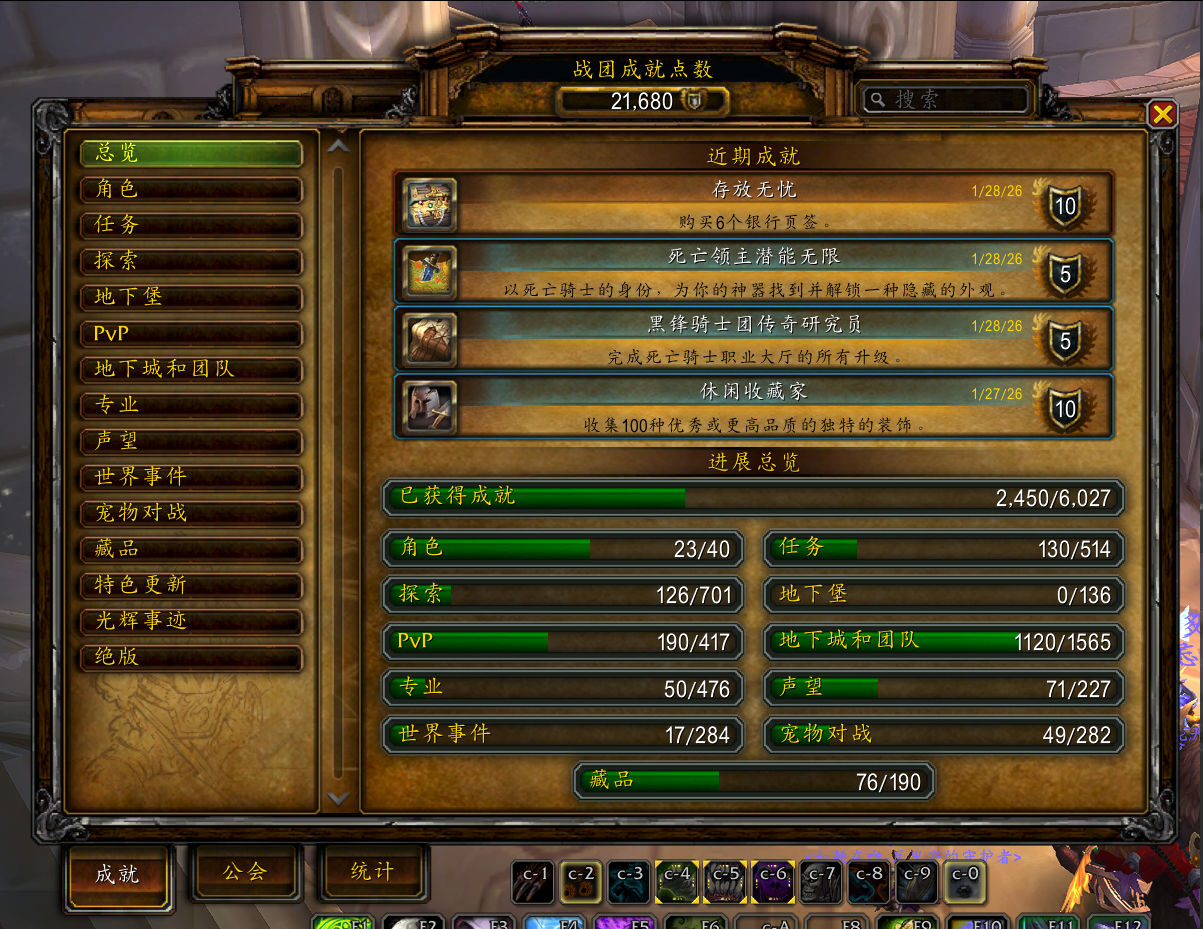
Task: Choose the 任务 category in the sidebar
Action: click(x=191, y=225)
